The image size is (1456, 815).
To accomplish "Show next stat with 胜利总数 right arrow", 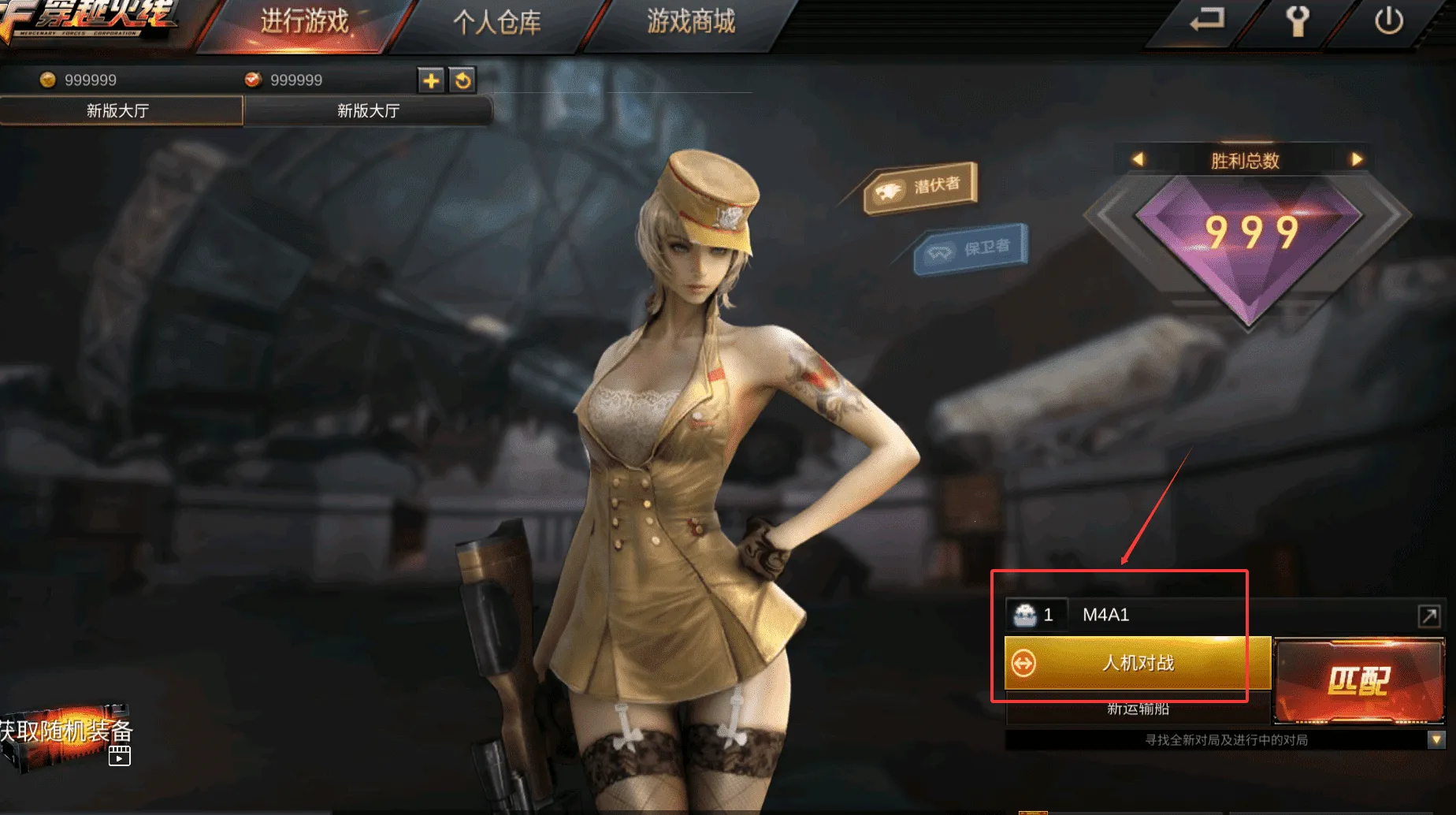I will [1357, 160].
